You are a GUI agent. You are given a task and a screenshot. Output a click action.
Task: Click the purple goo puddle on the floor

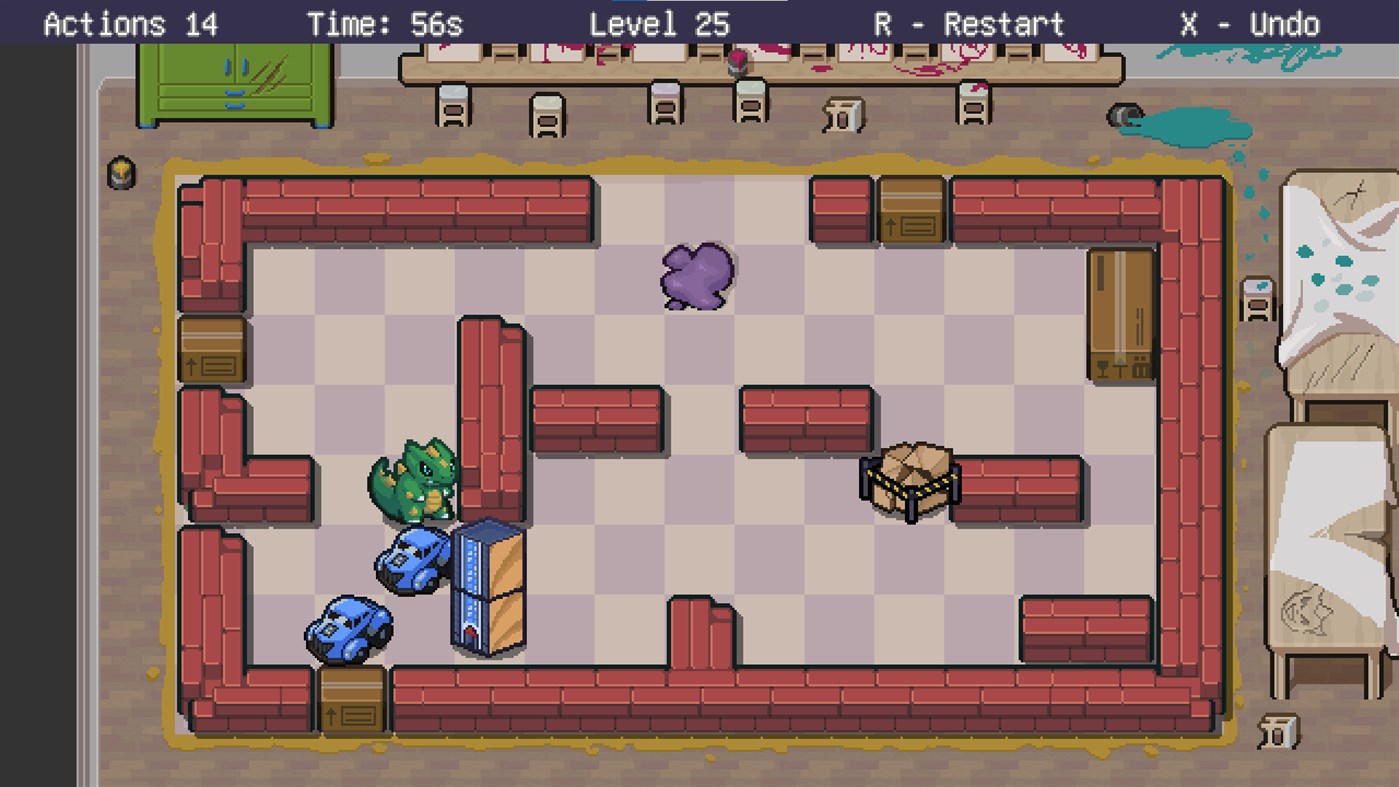pyautogui.click(x=697, y=277)
